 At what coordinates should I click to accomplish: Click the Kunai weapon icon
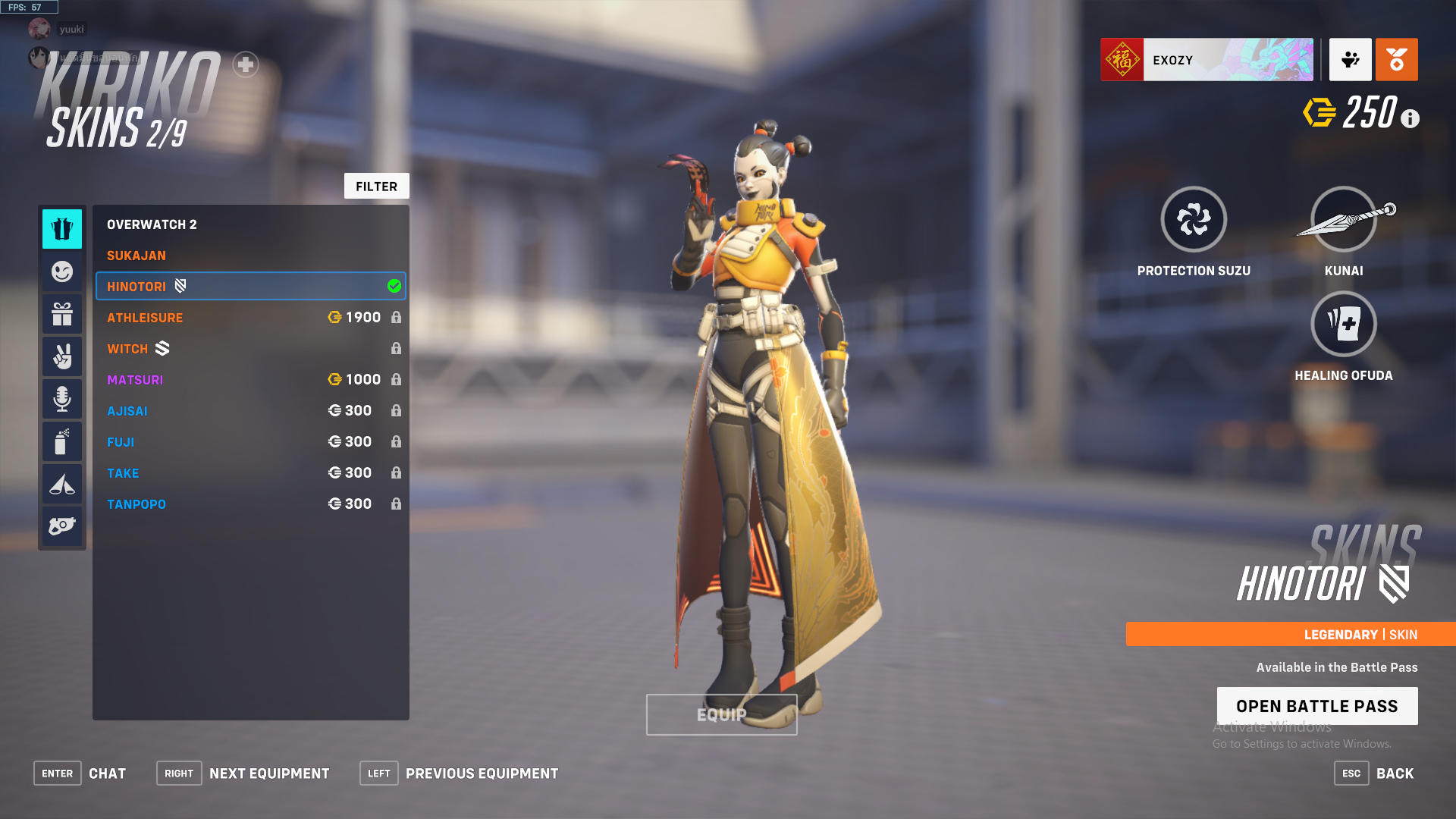[x=1343, y=218]
